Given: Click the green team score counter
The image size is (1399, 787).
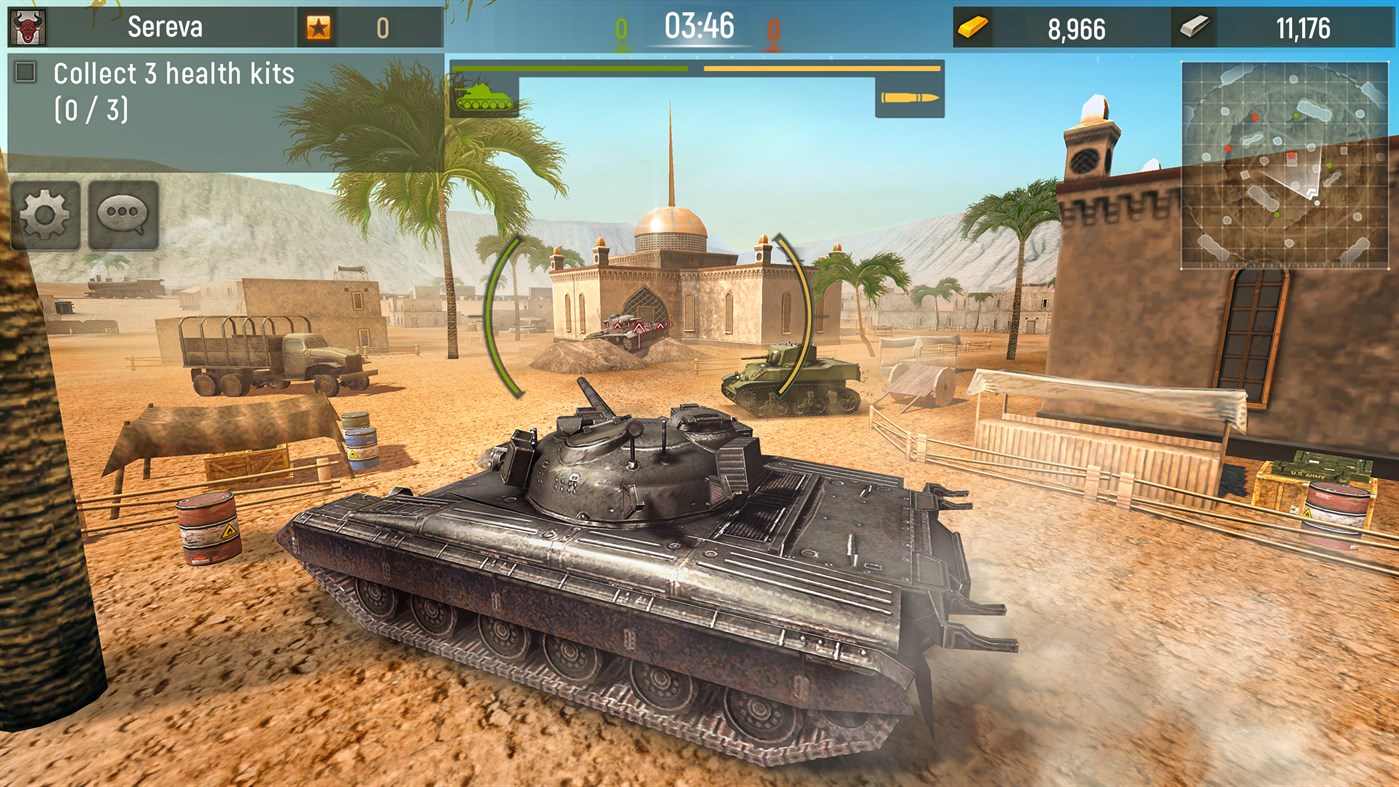Looking at the screenshot, I should click(x=623, y=27).
